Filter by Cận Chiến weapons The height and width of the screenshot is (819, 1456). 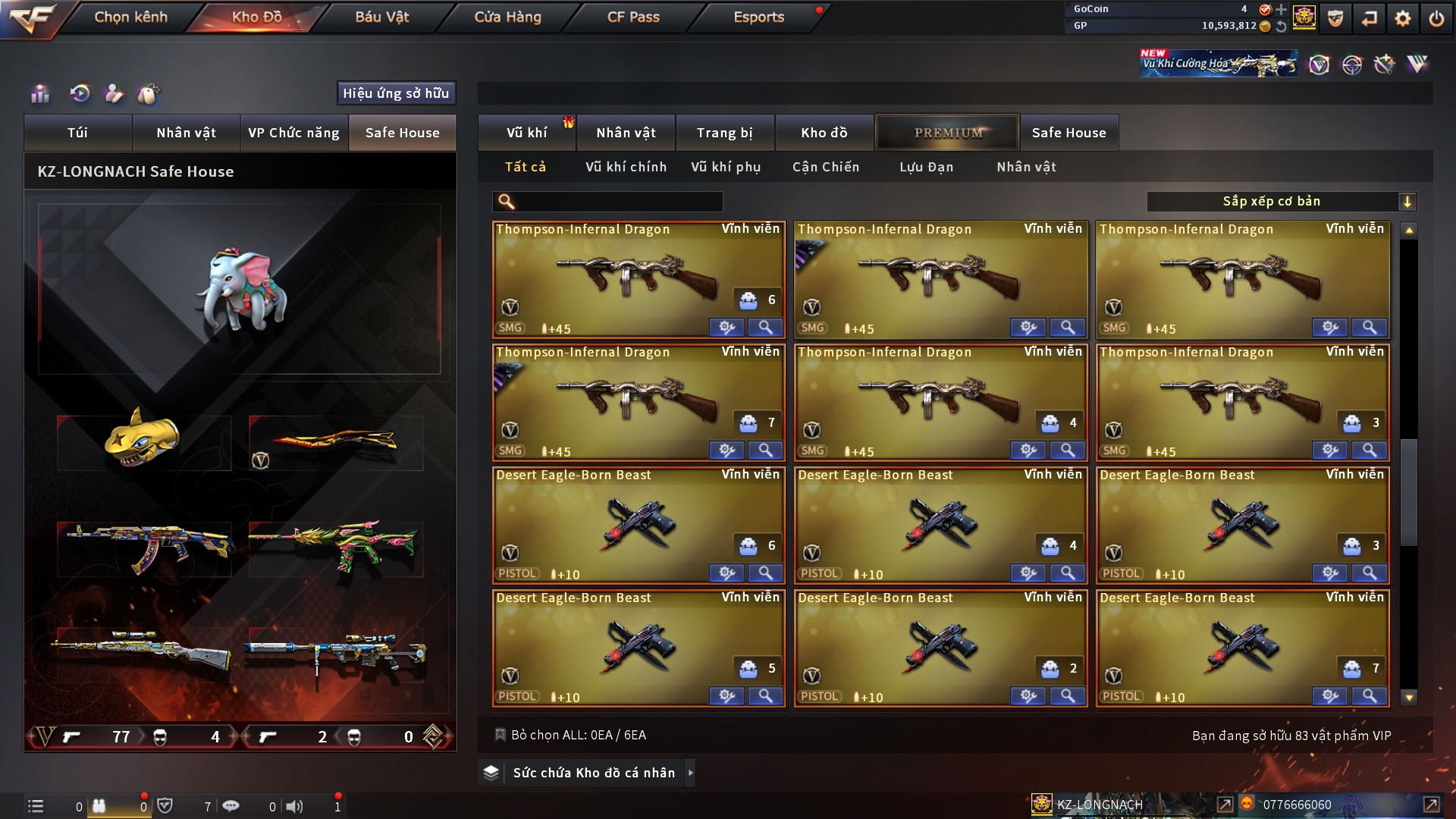tap(826, 167)
